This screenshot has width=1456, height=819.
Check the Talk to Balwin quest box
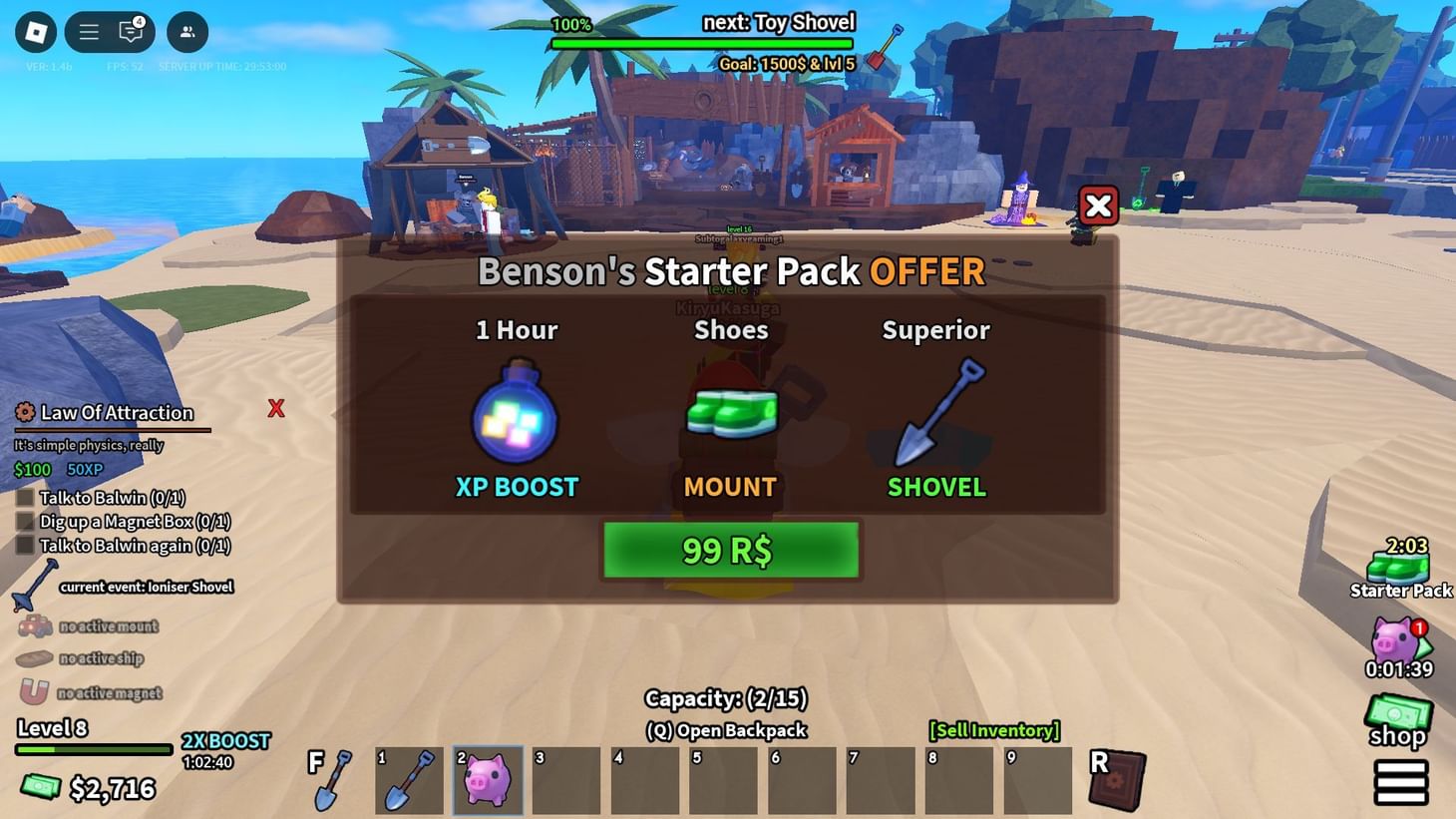click(24, 497)
